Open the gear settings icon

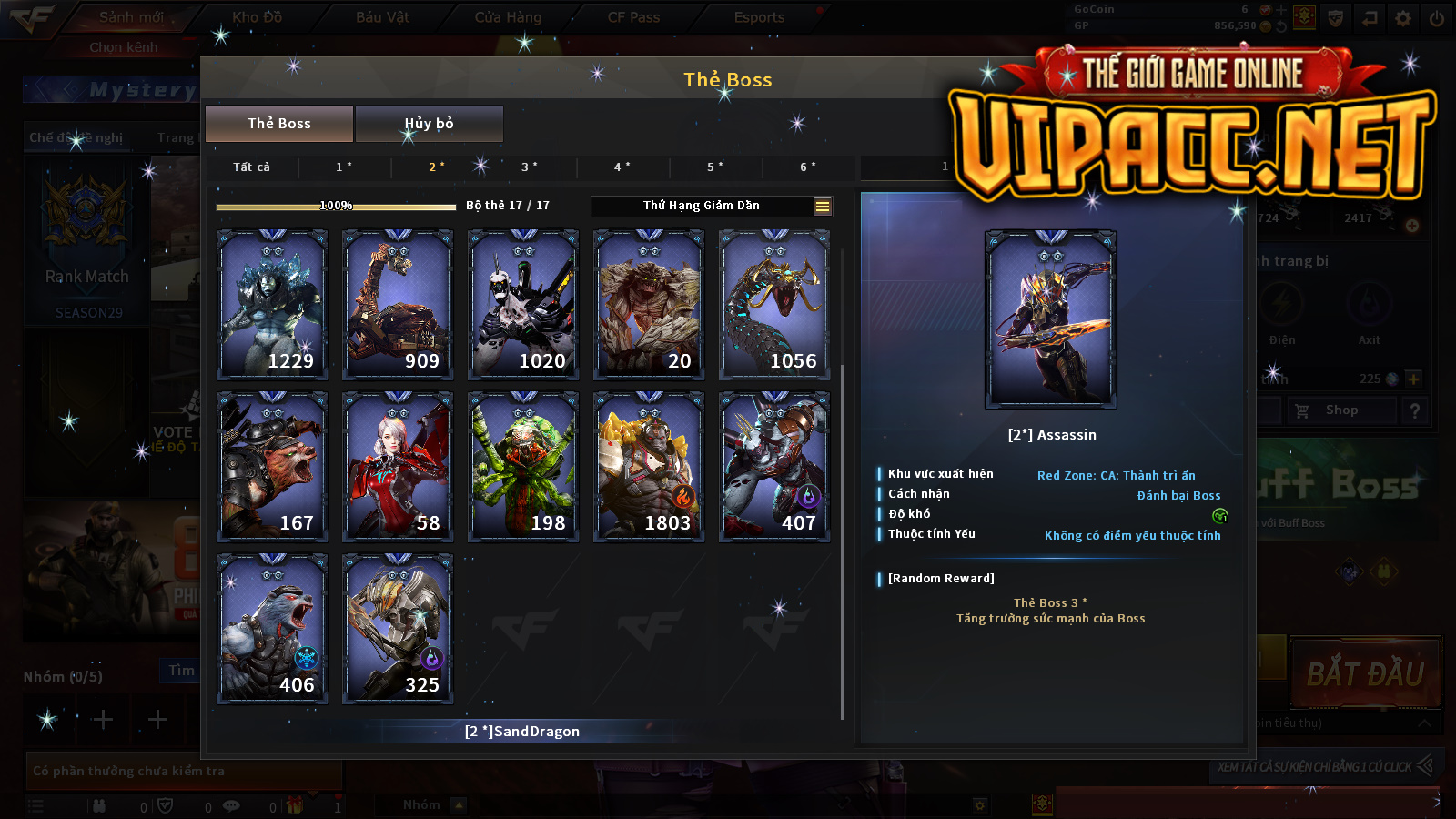(1403, 18)
